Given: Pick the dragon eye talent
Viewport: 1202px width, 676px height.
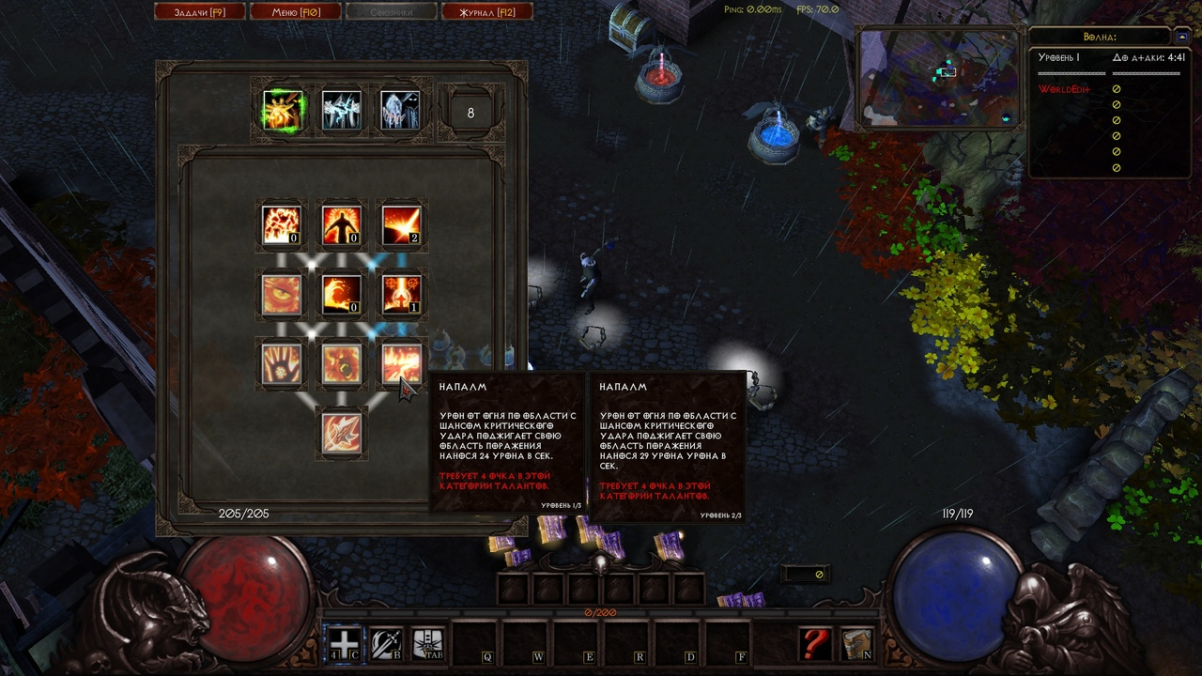Looking at the screenshot, I should click(x=282, y=295).
